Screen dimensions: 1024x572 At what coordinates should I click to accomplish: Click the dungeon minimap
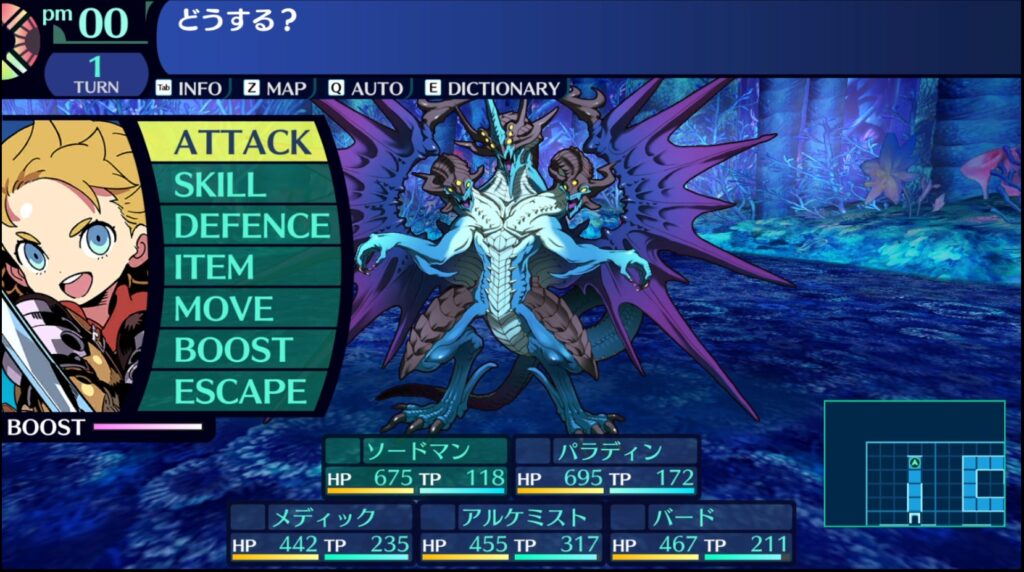(x=914, y=463)
